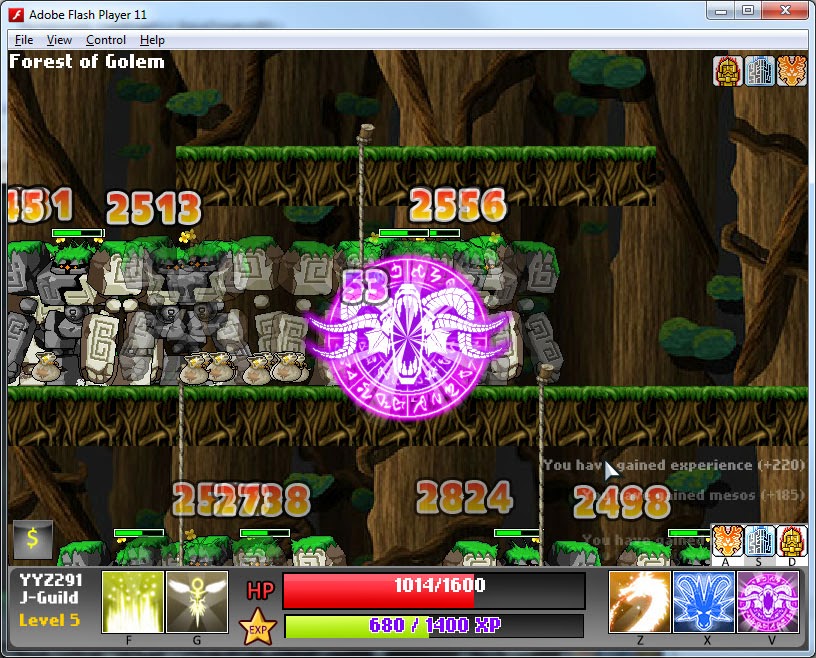Open the dollar sign shop button
Image resolution: width=816 pixels, height=658 pixels.
pyautogui.click(x=32, y=539)
